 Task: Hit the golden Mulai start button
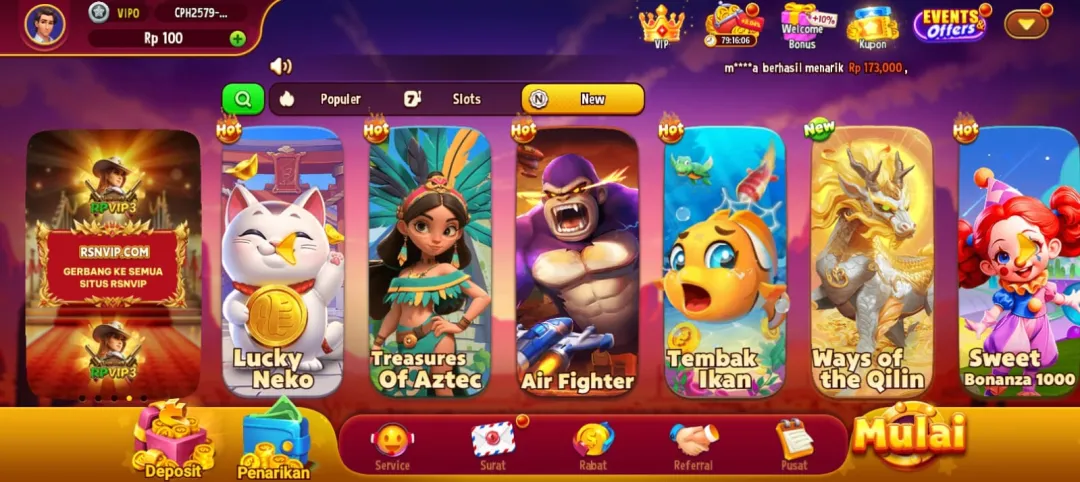[909, 433]
